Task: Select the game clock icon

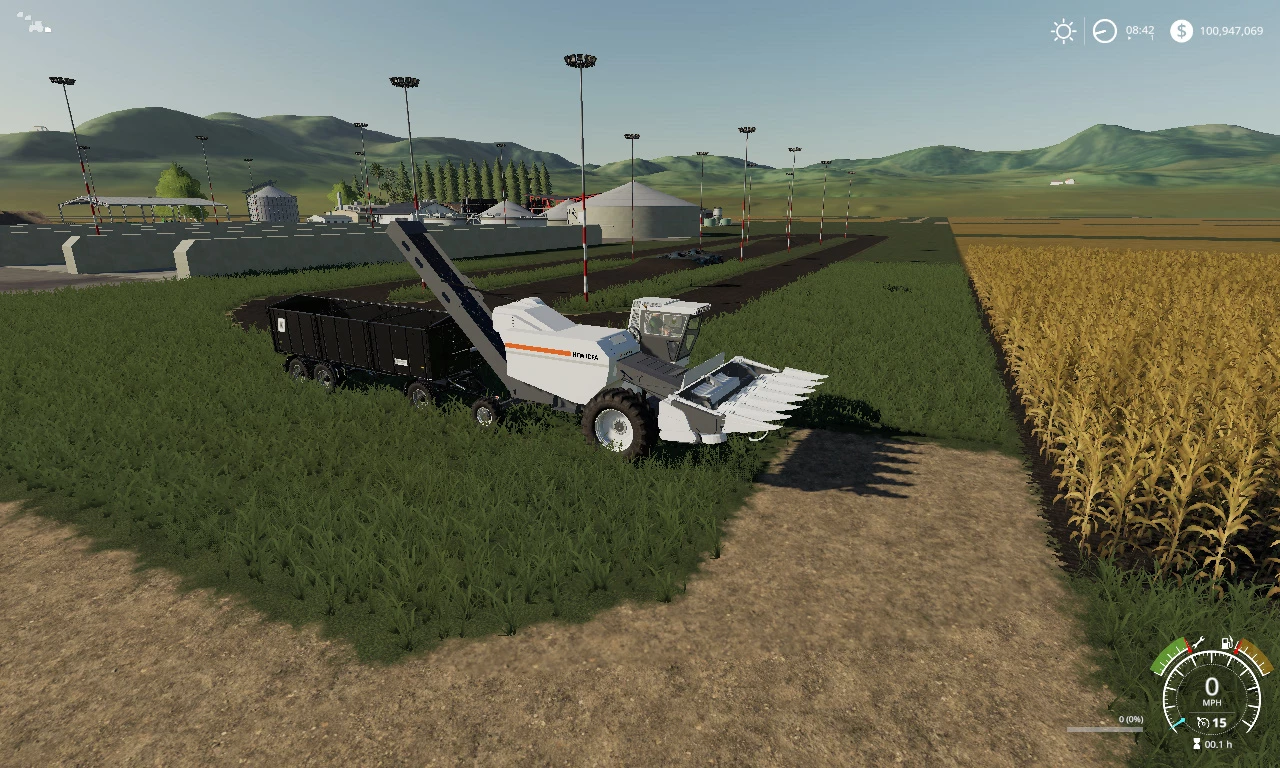Action: point(1104,31)
